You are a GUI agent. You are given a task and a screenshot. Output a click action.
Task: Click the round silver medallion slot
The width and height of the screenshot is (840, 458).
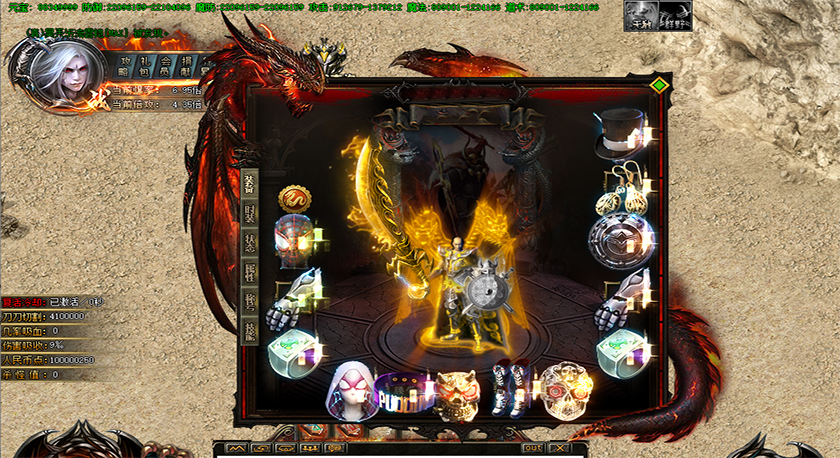click(x=621, y=242)
